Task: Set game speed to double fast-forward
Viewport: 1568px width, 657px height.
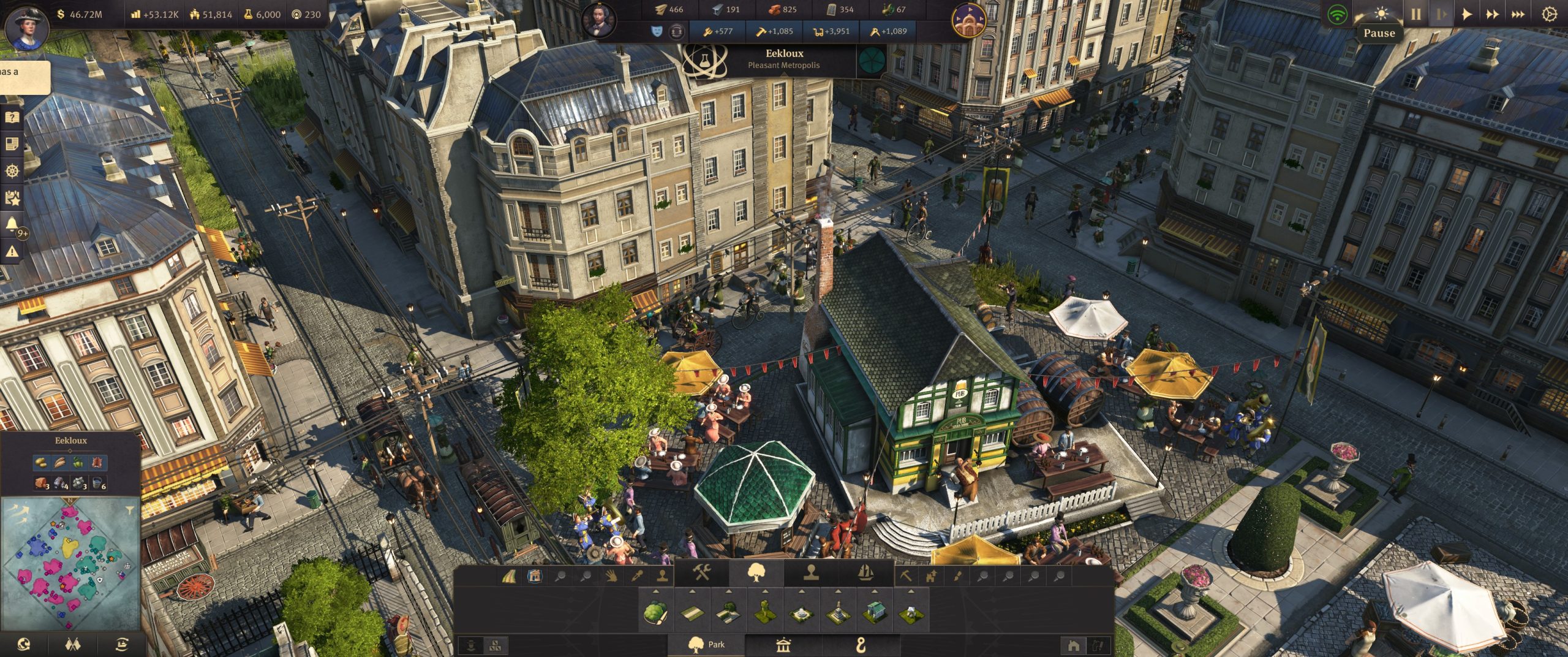Action: tap(1492, 13)
